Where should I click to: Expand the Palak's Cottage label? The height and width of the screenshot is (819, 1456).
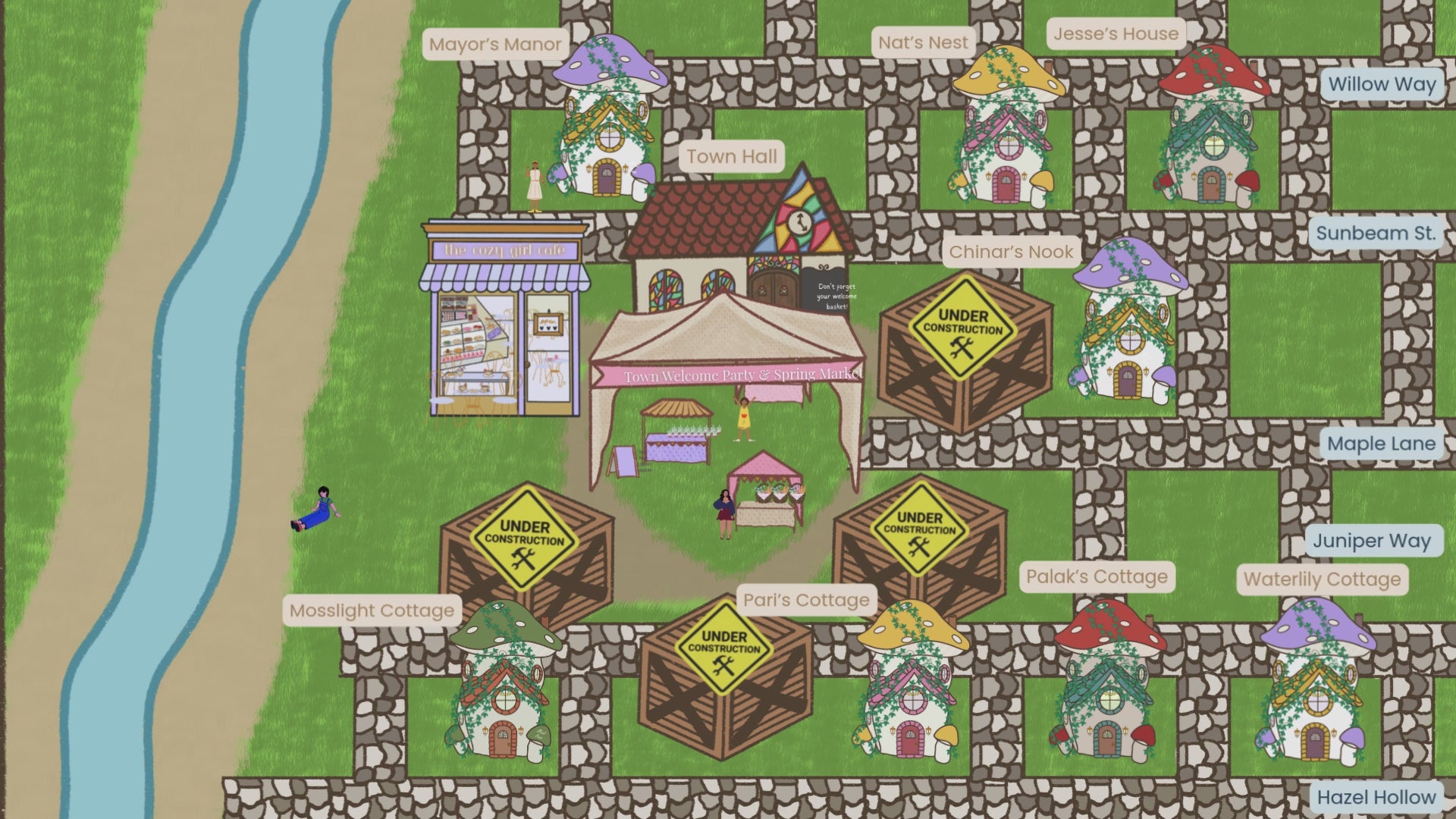tap(1096, 576)
